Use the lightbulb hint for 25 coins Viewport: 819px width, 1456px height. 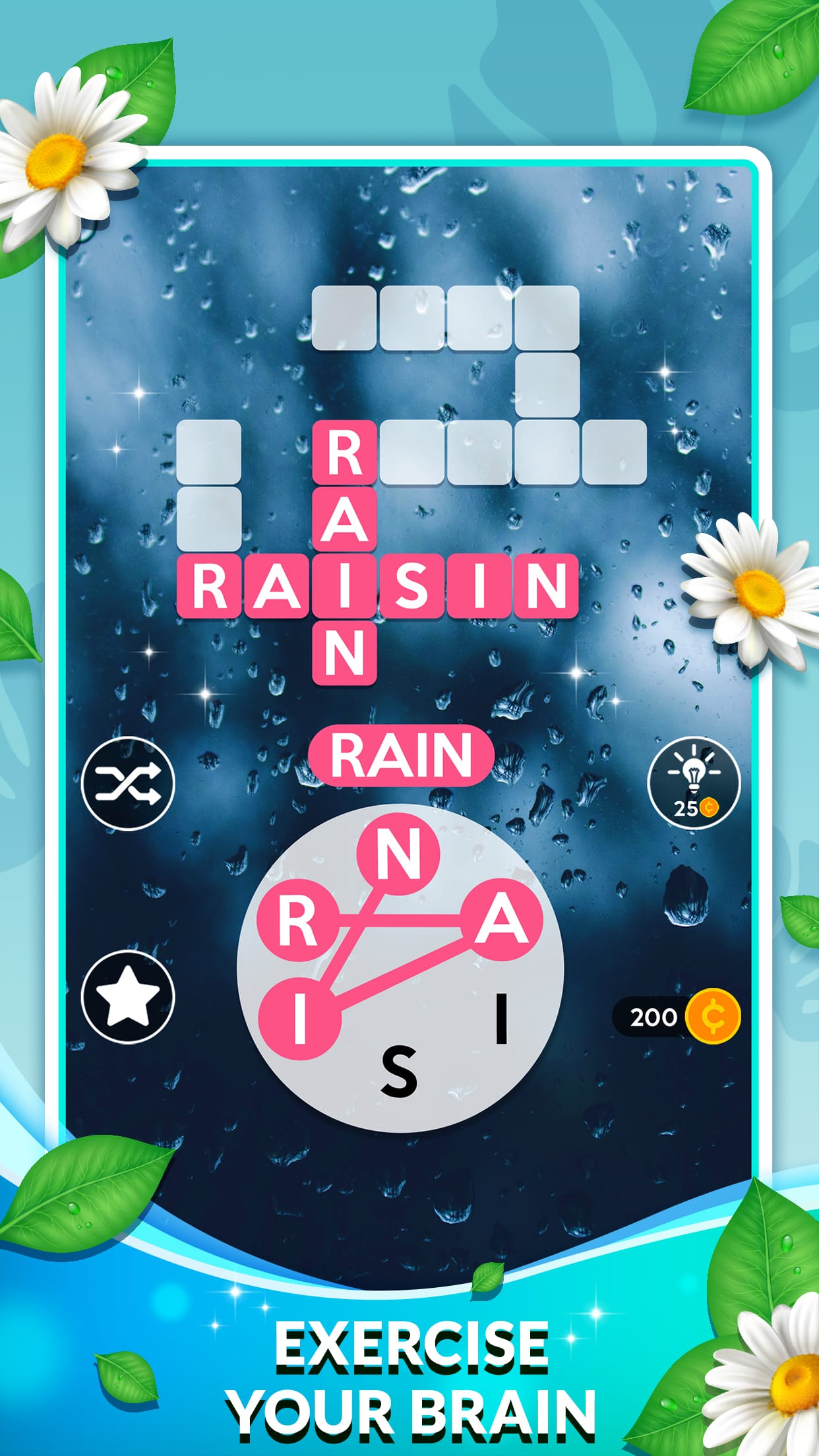[x=693, y=783]
